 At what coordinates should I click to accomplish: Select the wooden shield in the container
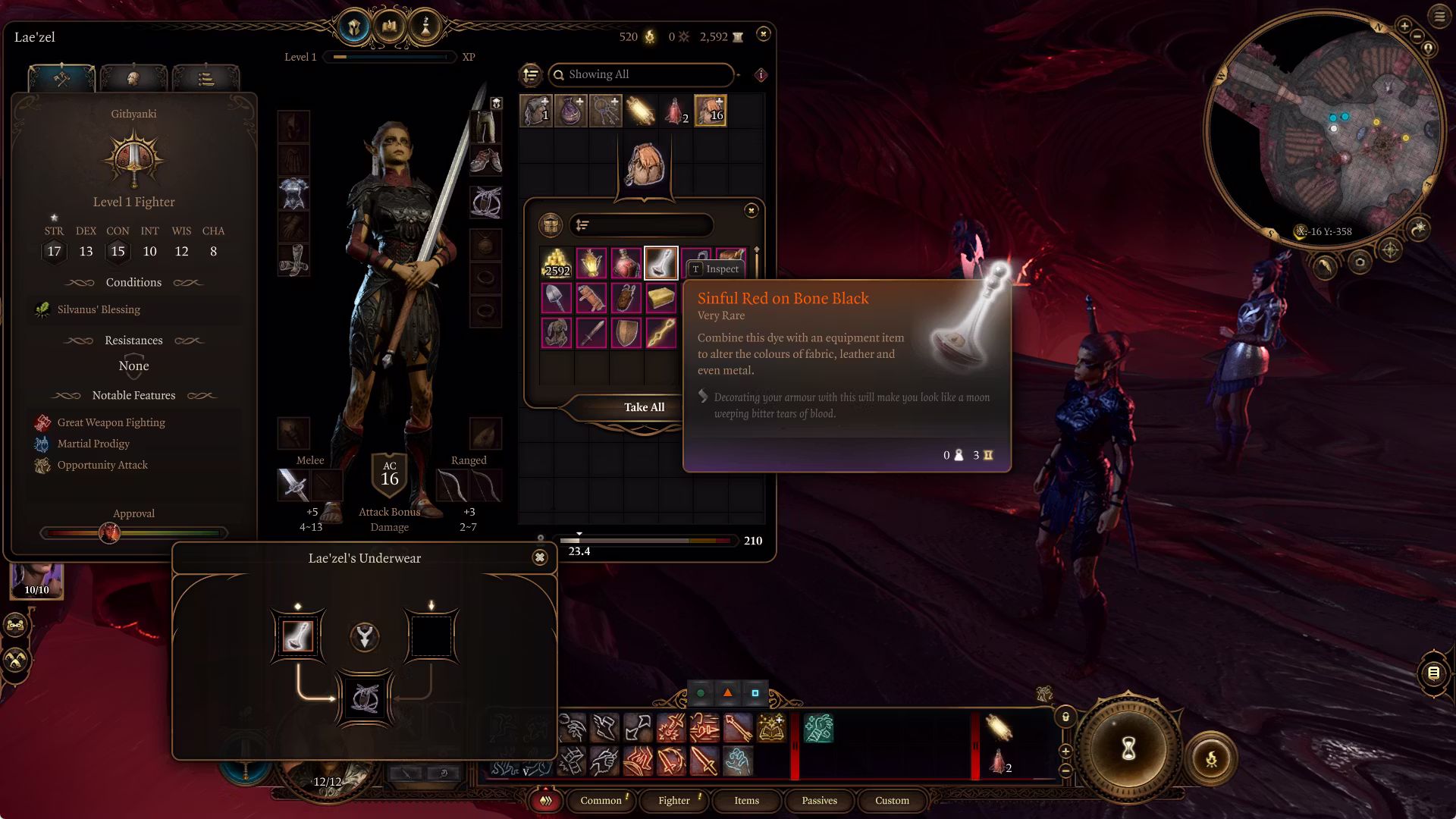pos(626,332)
